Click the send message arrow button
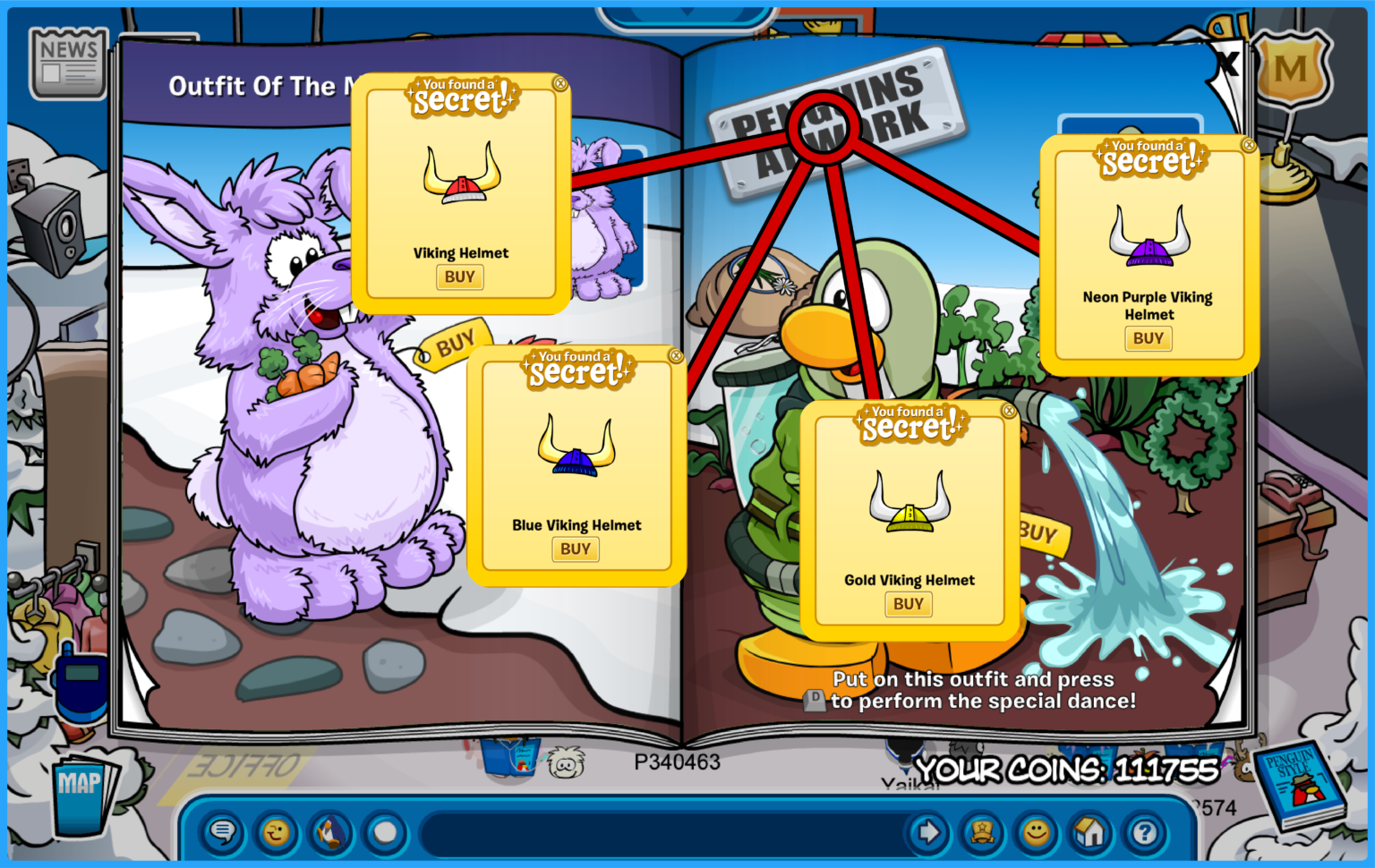 coord(927,833)
